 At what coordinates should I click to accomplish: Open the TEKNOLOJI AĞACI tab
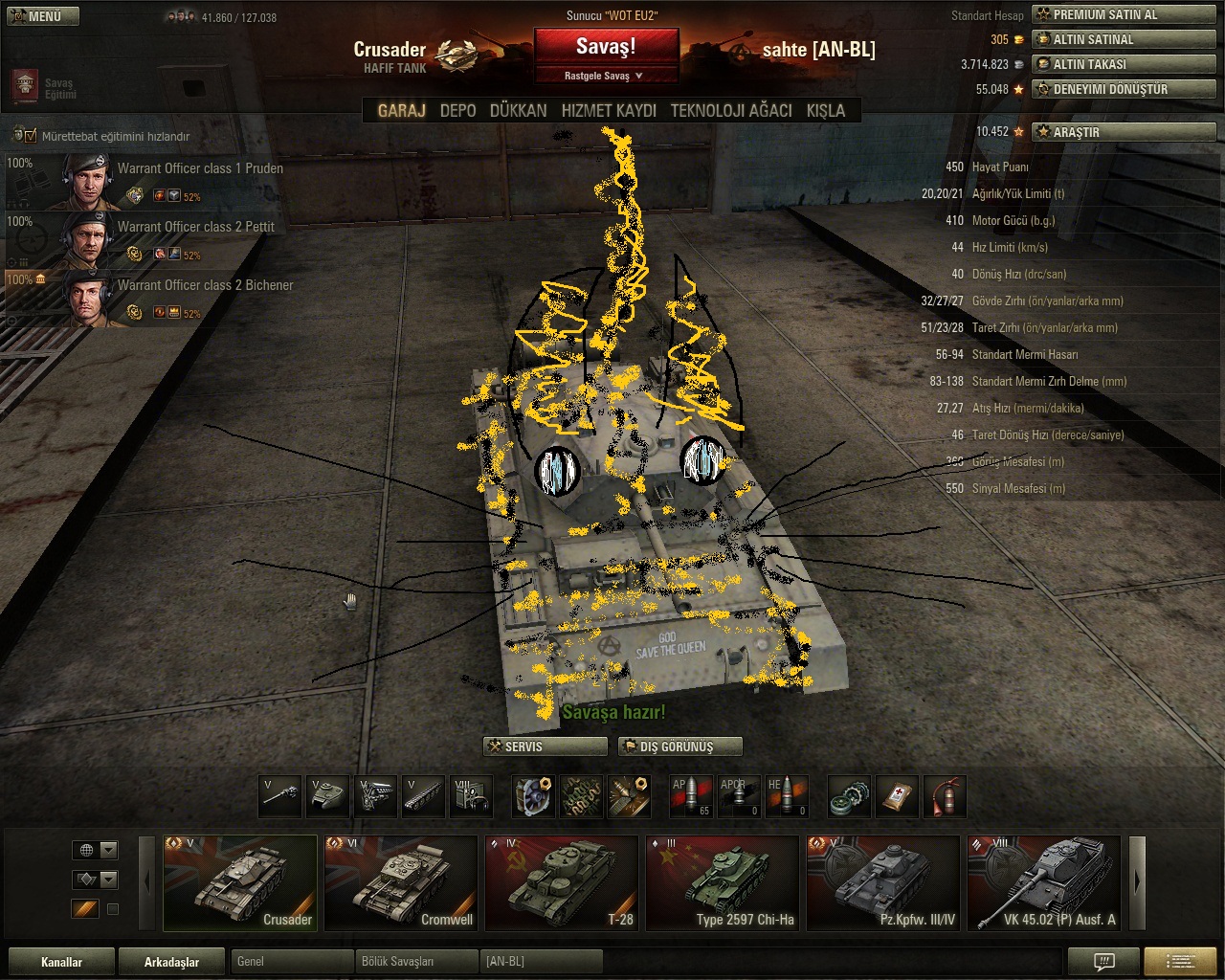[x=731, y=111]
